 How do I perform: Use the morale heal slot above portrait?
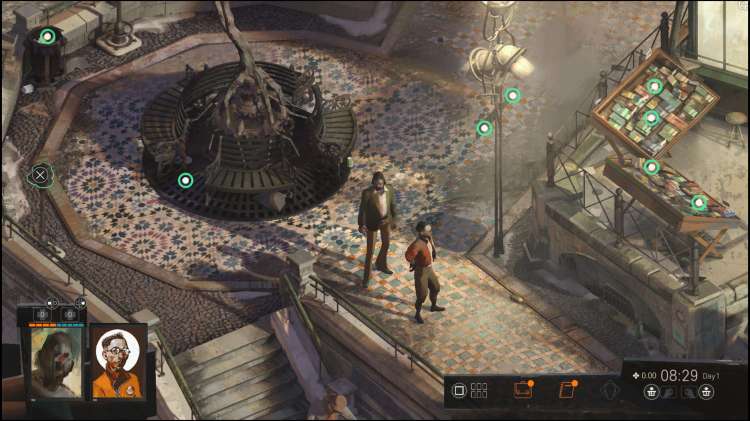pos(70,313)
